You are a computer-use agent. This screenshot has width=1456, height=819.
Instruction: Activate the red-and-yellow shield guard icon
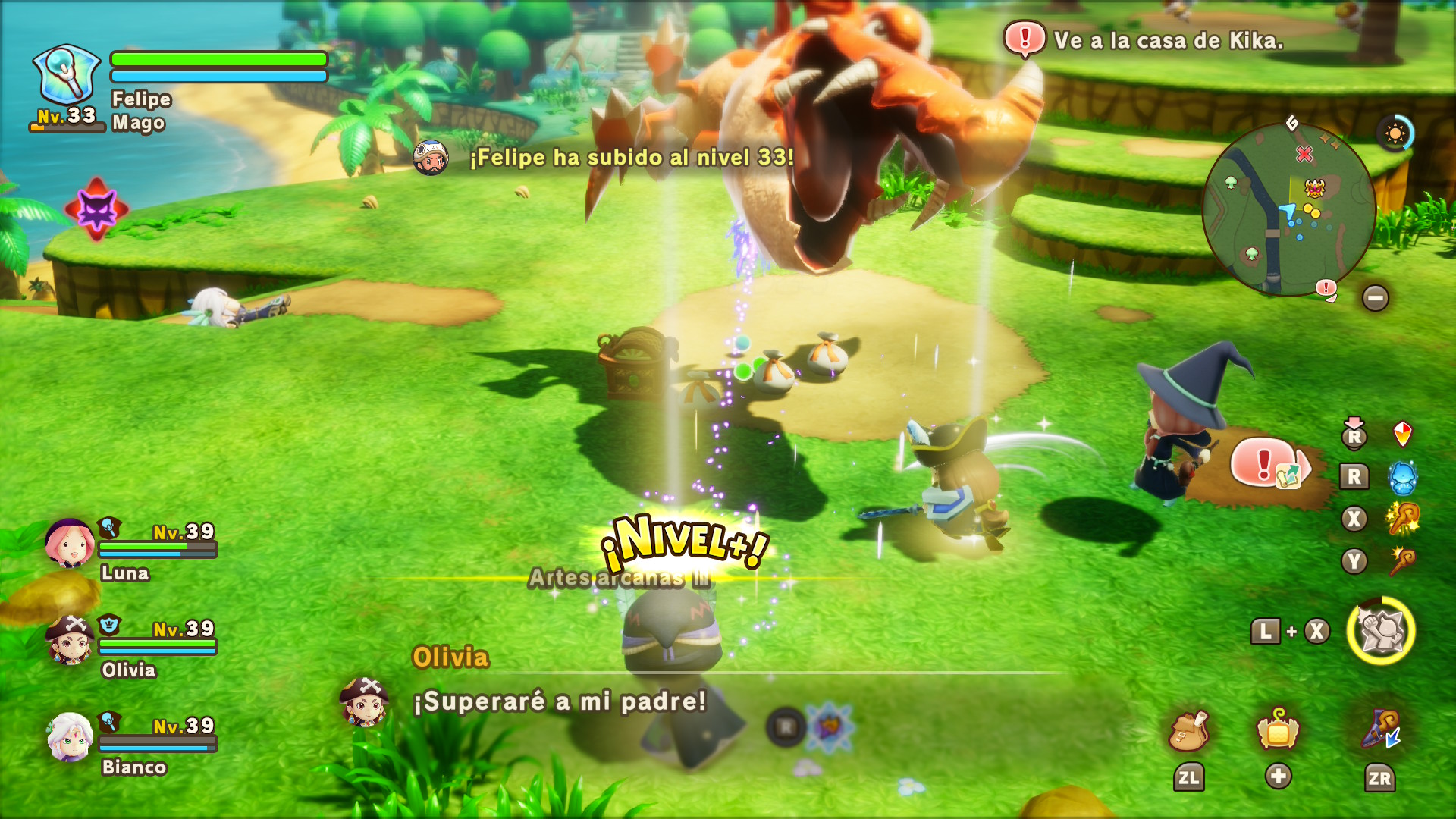click(x=1402, y=435)
